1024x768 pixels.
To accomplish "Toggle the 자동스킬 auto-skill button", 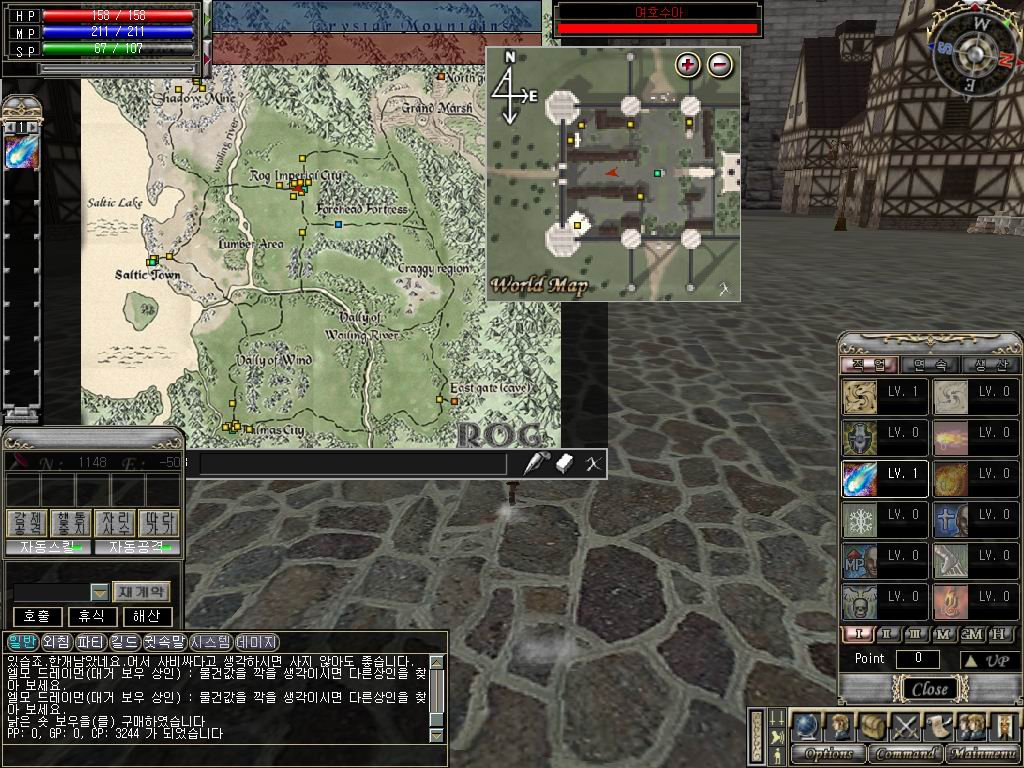I will 47,547.
